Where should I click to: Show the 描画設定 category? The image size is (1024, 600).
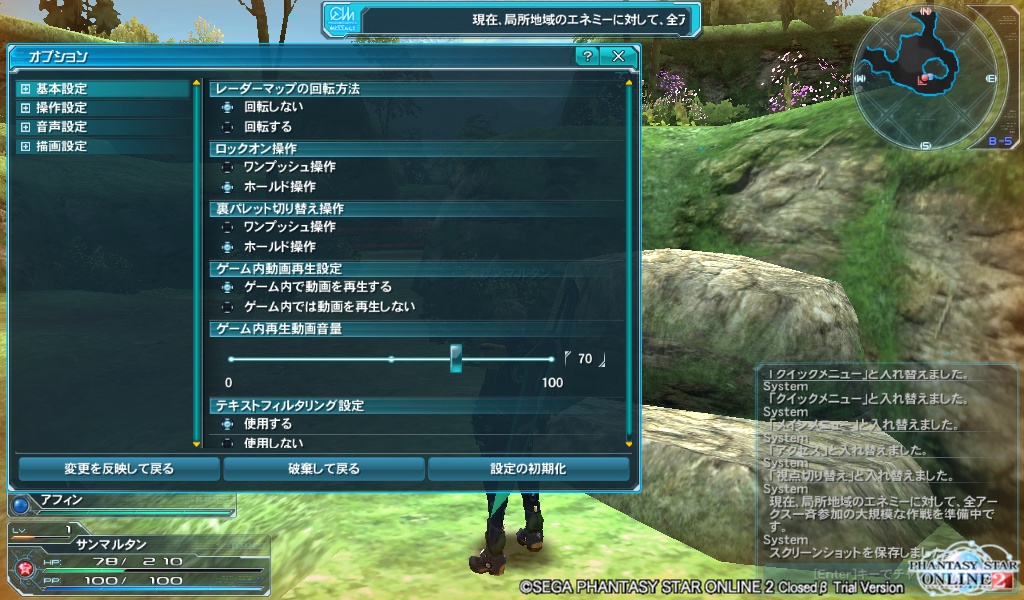[x=61, y=146]
